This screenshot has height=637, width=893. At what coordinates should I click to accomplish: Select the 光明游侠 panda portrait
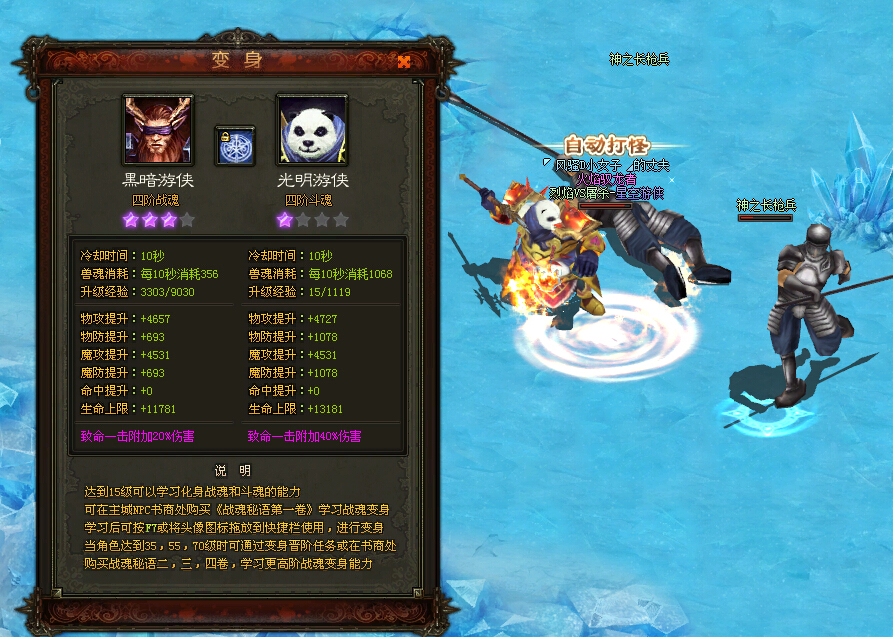click(312, 130)
